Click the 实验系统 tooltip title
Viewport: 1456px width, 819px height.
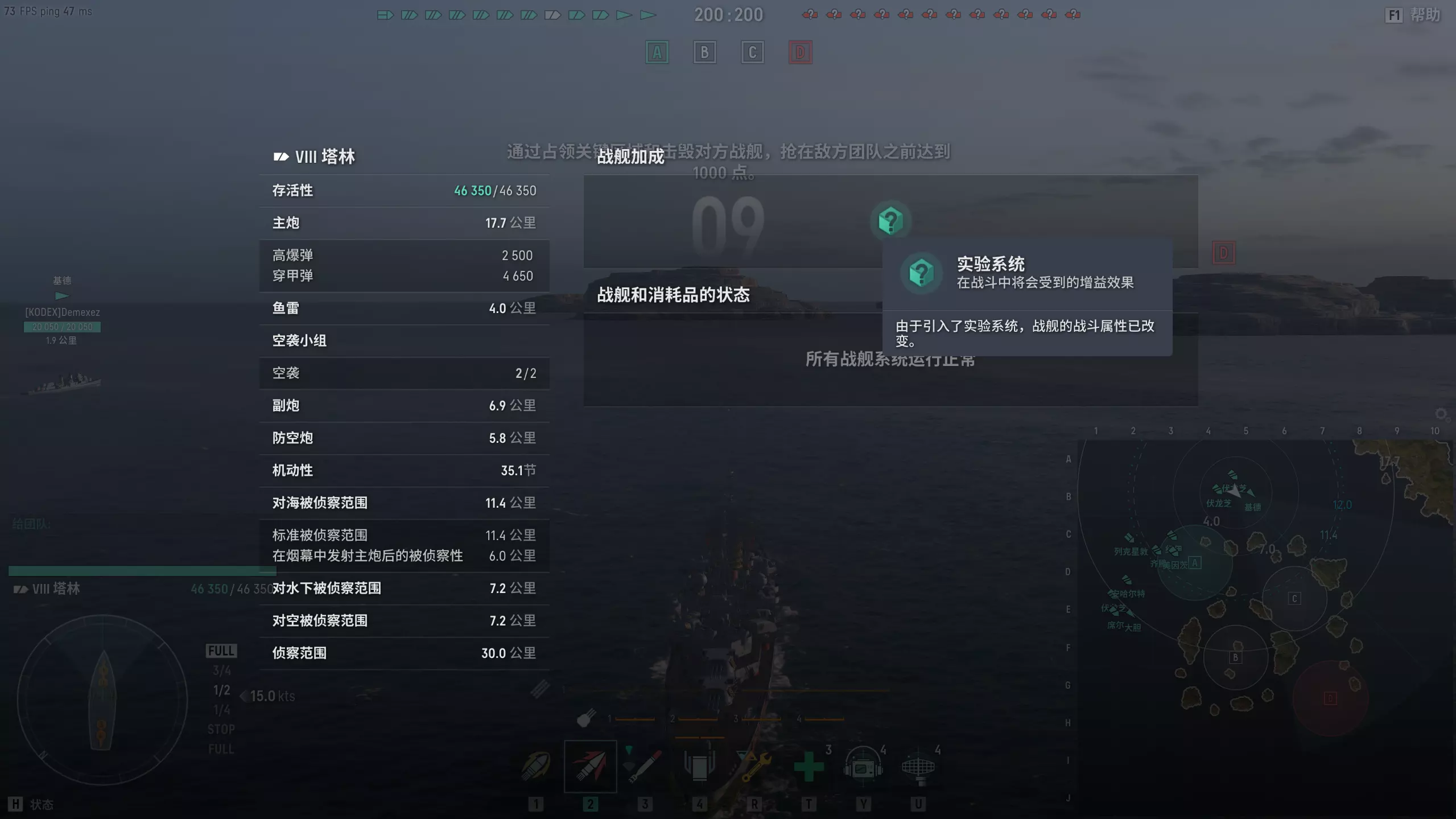click(991, 264)
